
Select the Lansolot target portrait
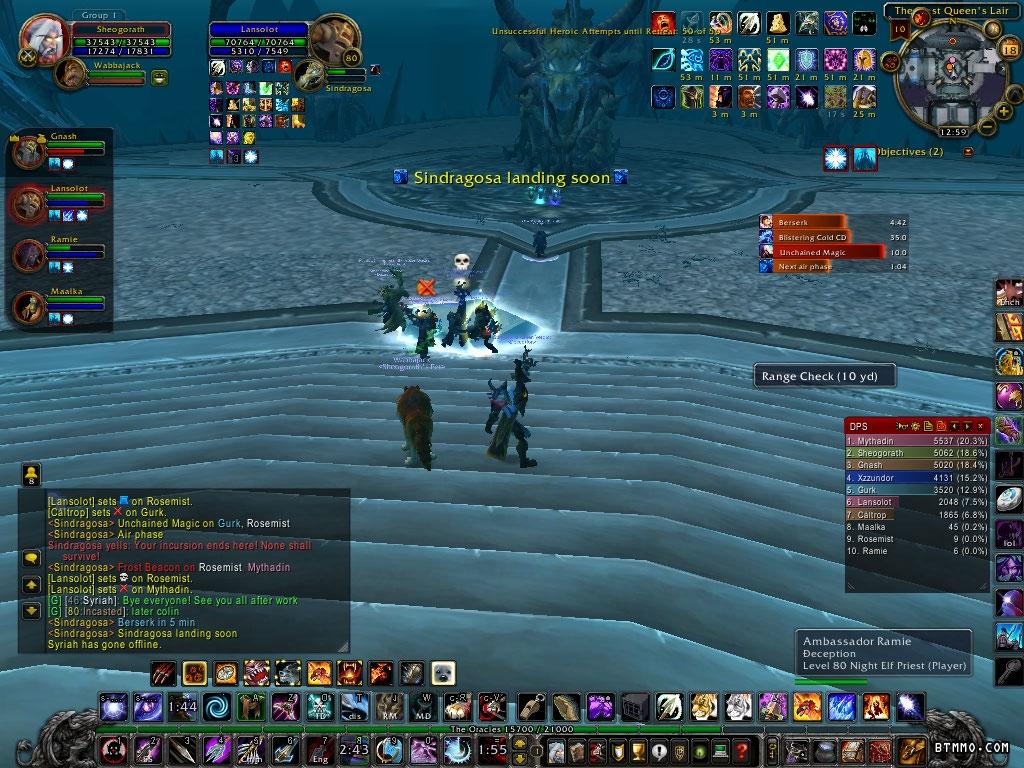coord(333,39)
